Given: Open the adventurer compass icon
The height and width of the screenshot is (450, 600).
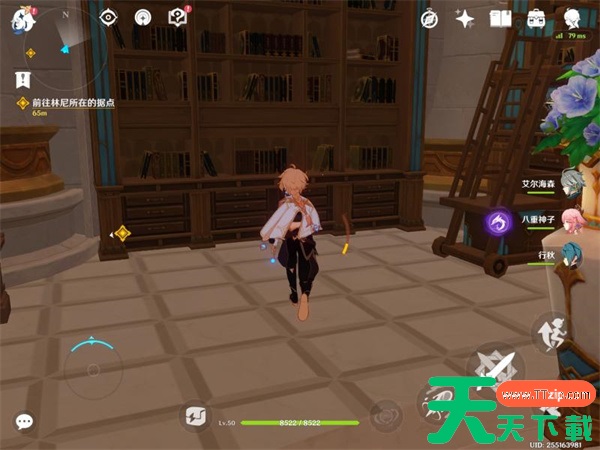Looking at the screenshot, I should (430, 18).
